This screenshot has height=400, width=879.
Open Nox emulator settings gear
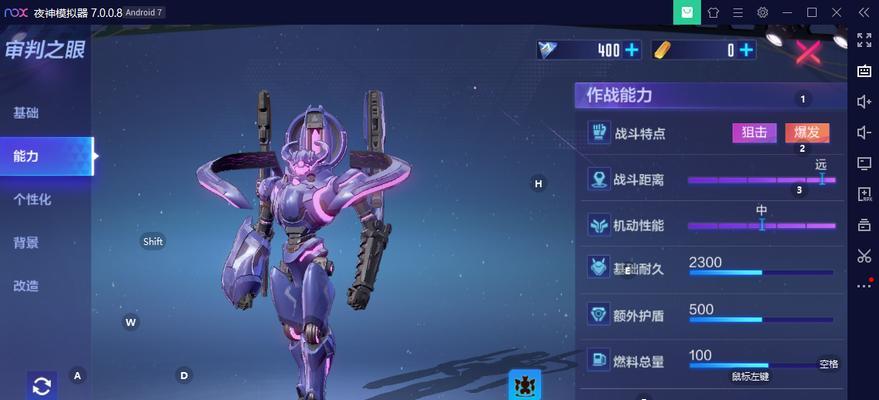point(762,12)
